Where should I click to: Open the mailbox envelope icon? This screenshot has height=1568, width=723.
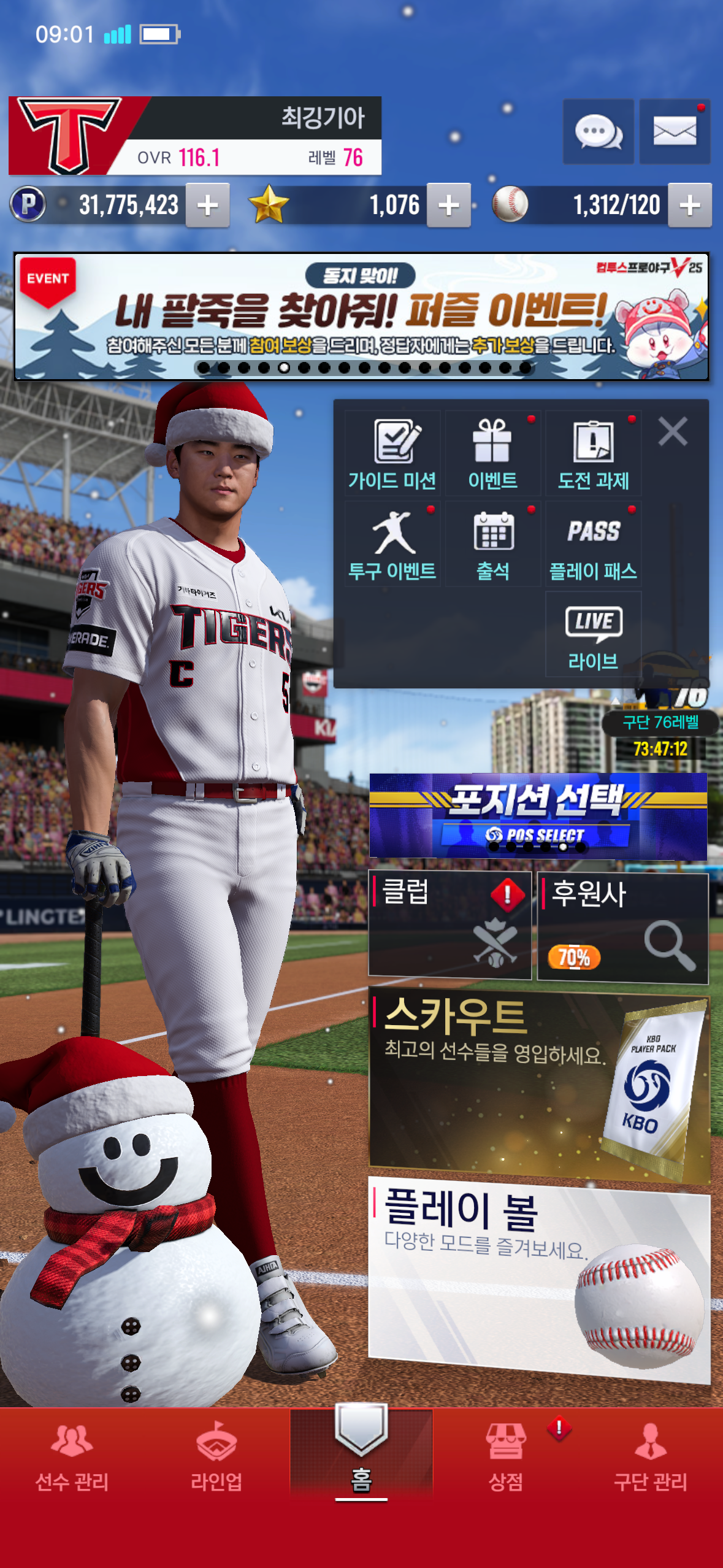point(675,131)
